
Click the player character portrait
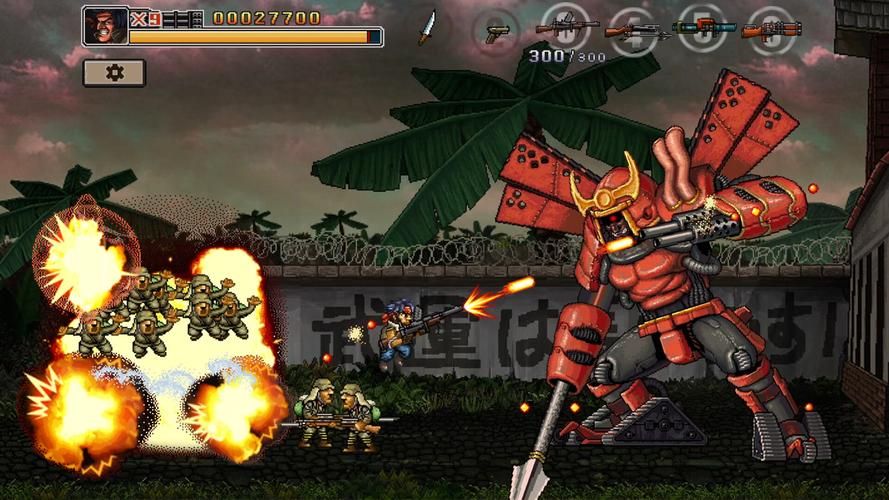point(105,26)
